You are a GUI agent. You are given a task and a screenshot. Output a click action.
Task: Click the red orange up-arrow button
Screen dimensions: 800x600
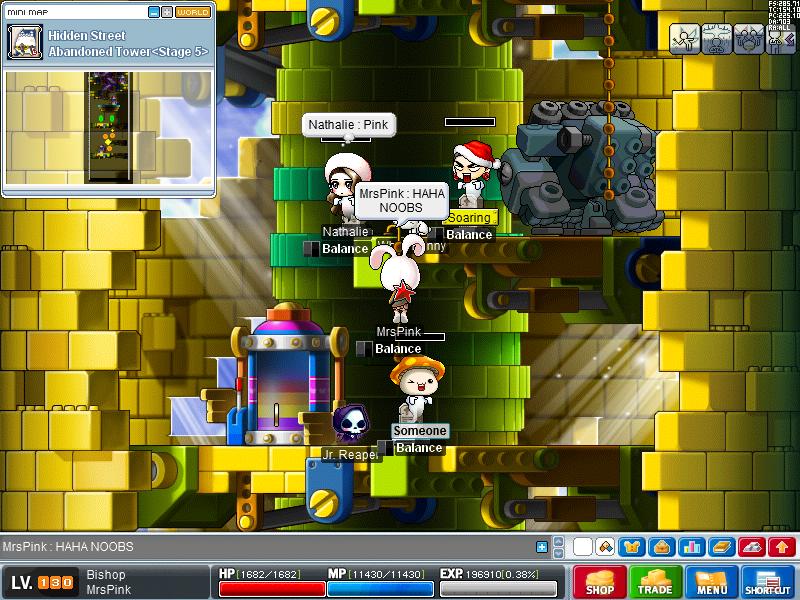(782, 547)
